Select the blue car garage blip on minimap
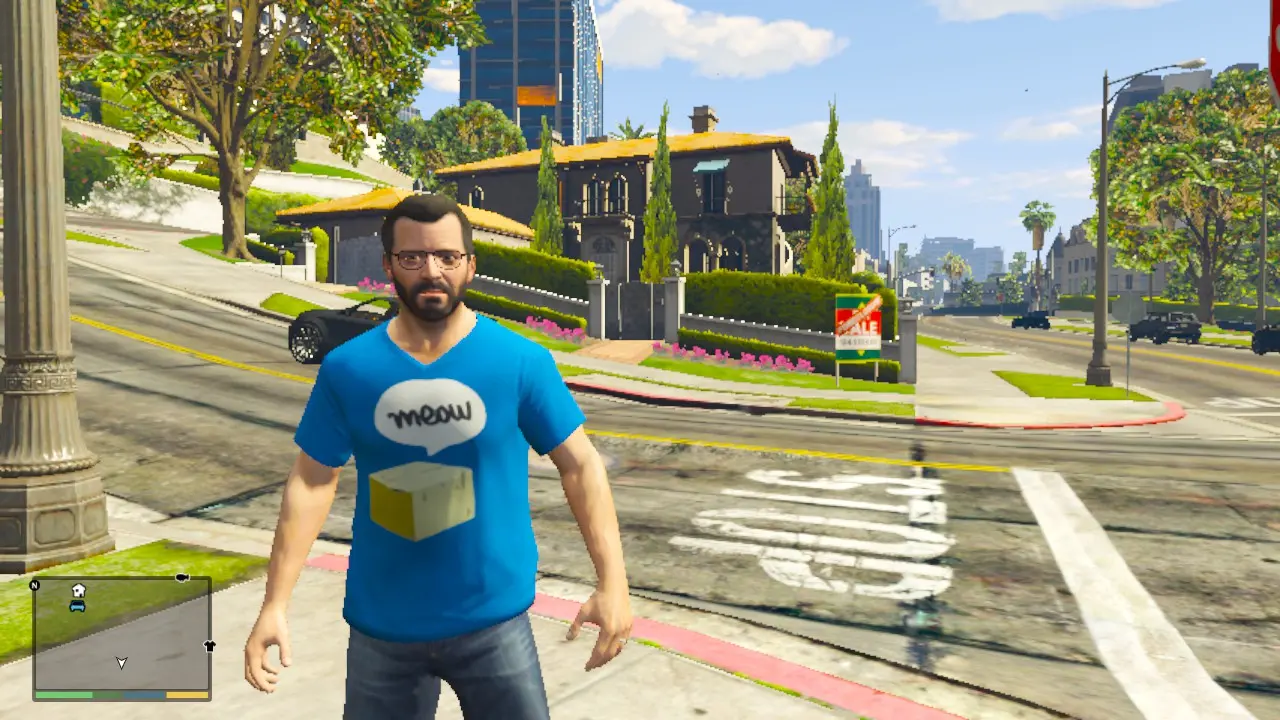The image size is (1280, 720). pos(77,606)
